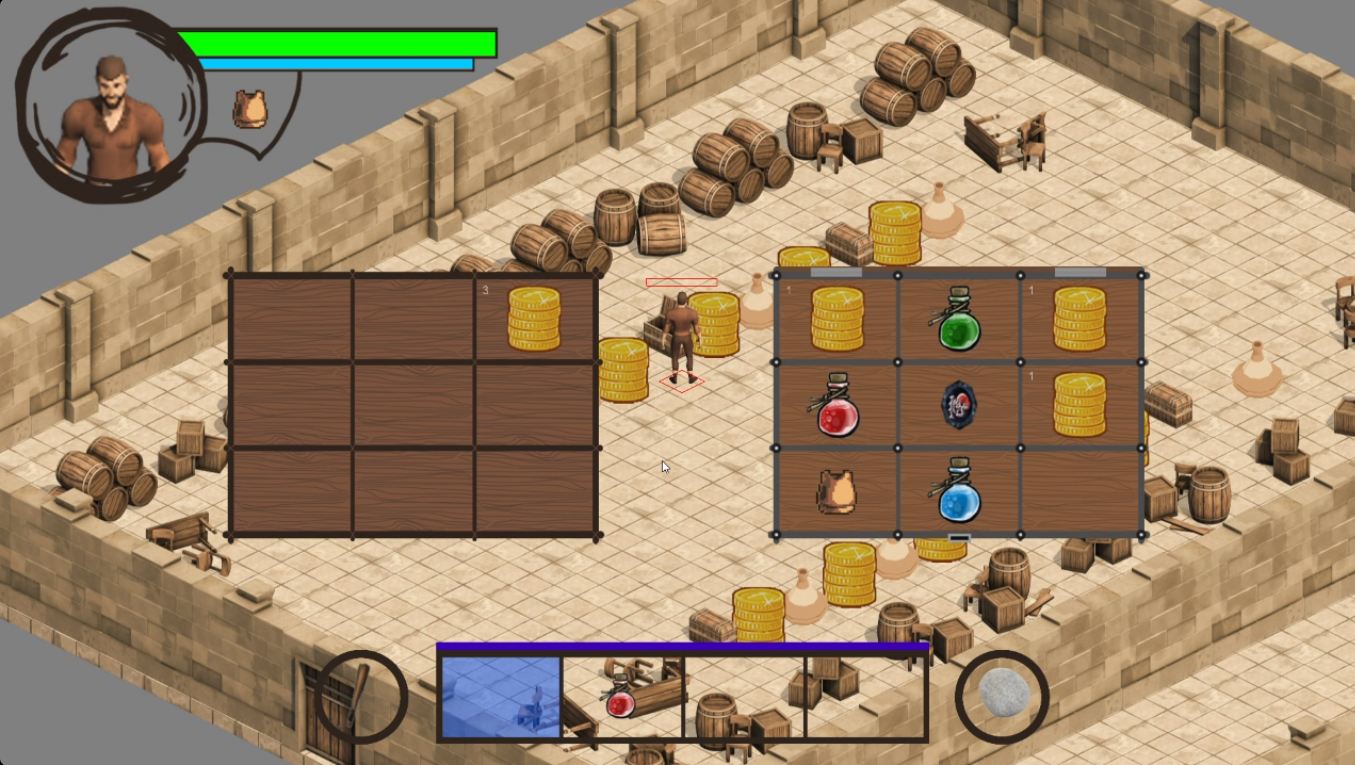This screenshot has width=1355, height=765.
Task: Select the dark oval amulet item
Action: pos(958,405)
